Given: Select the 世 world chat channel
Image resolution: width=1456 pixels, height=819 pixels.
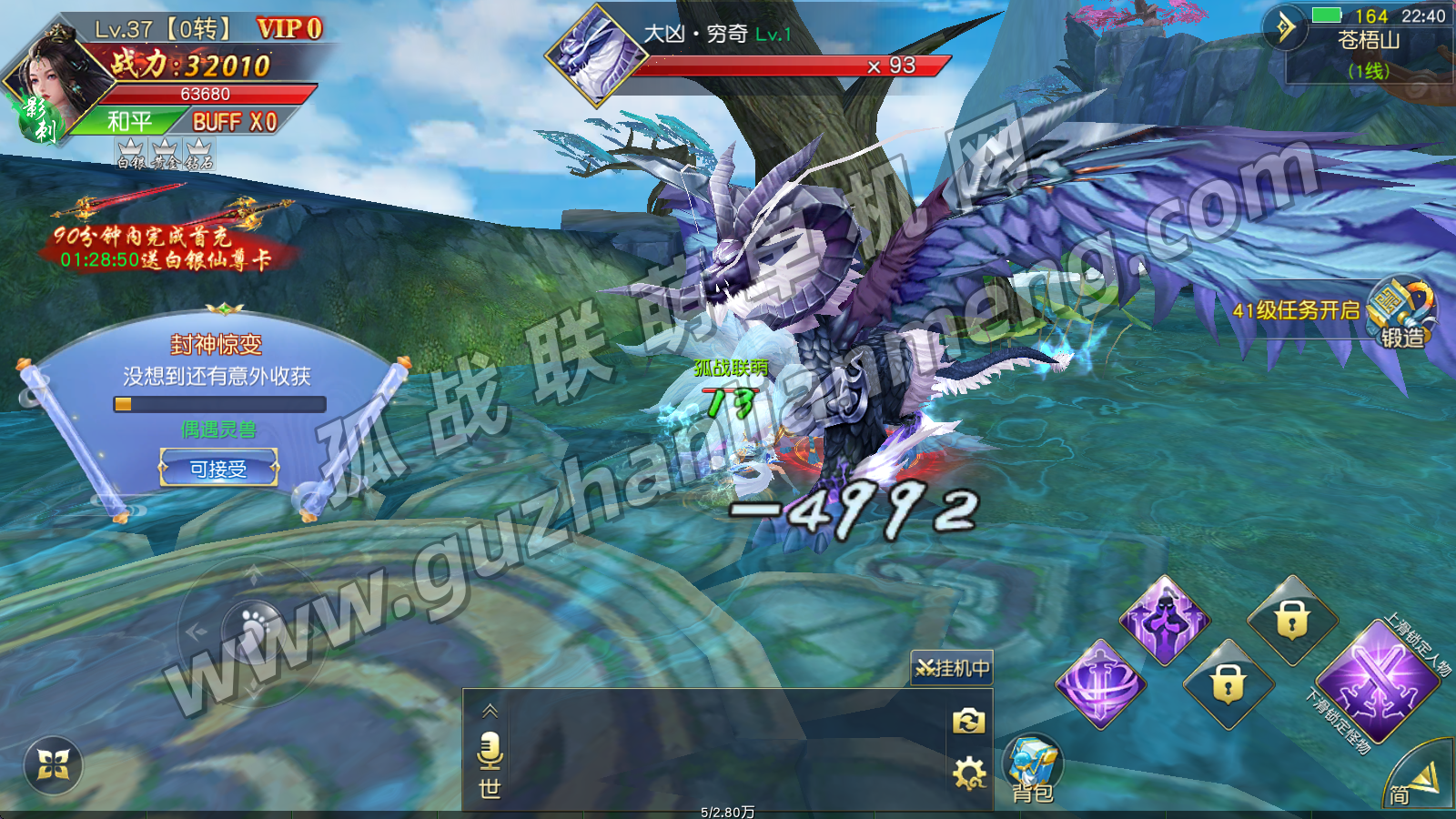Looking at the screenshot, I should (x=490, y=788).
